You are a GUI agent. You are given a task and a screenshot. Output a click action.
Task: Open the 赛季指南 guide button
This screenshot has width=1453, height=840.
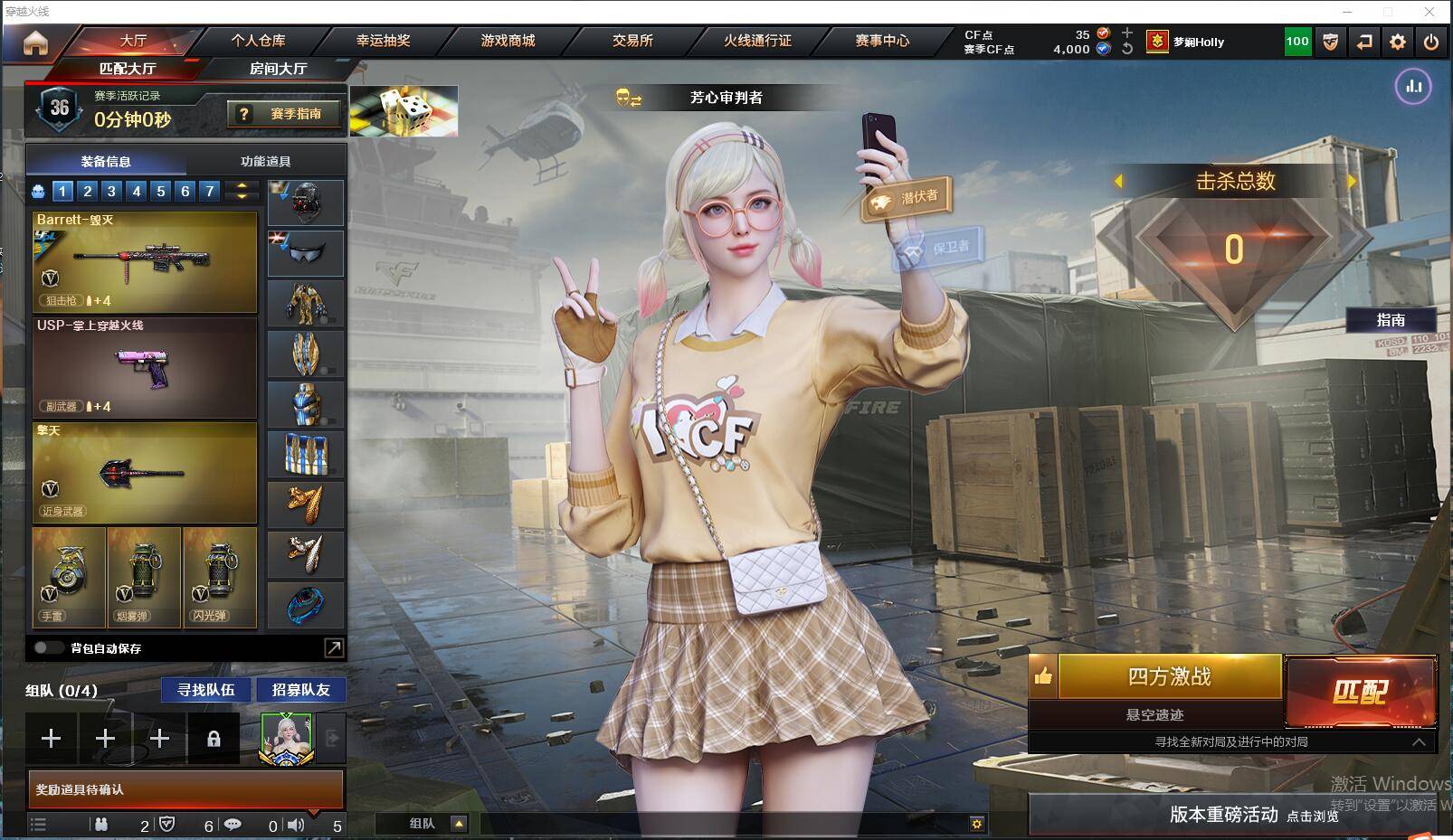pos(285,113)
